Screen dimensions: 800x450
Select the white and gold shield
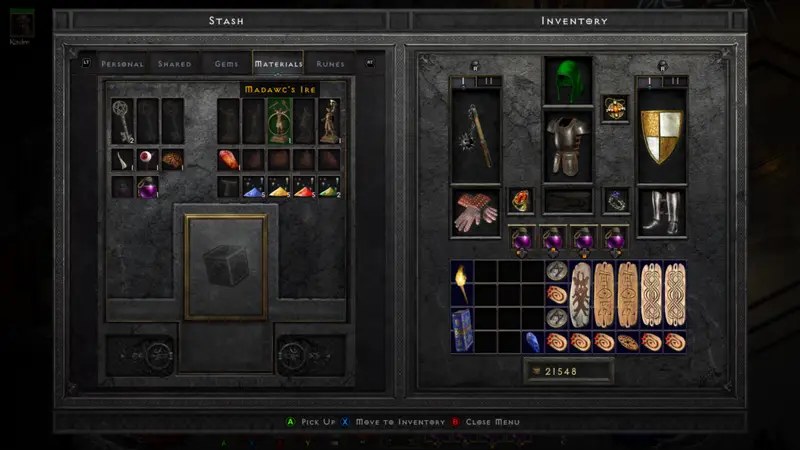pos(661,137)
